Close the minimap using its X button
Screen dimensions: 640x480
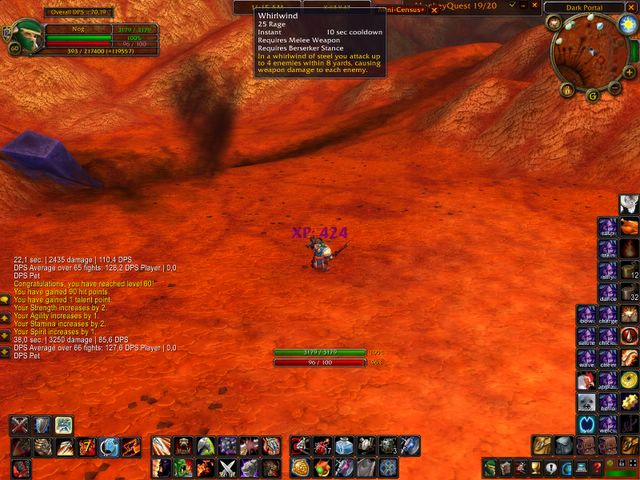point(633,8)
